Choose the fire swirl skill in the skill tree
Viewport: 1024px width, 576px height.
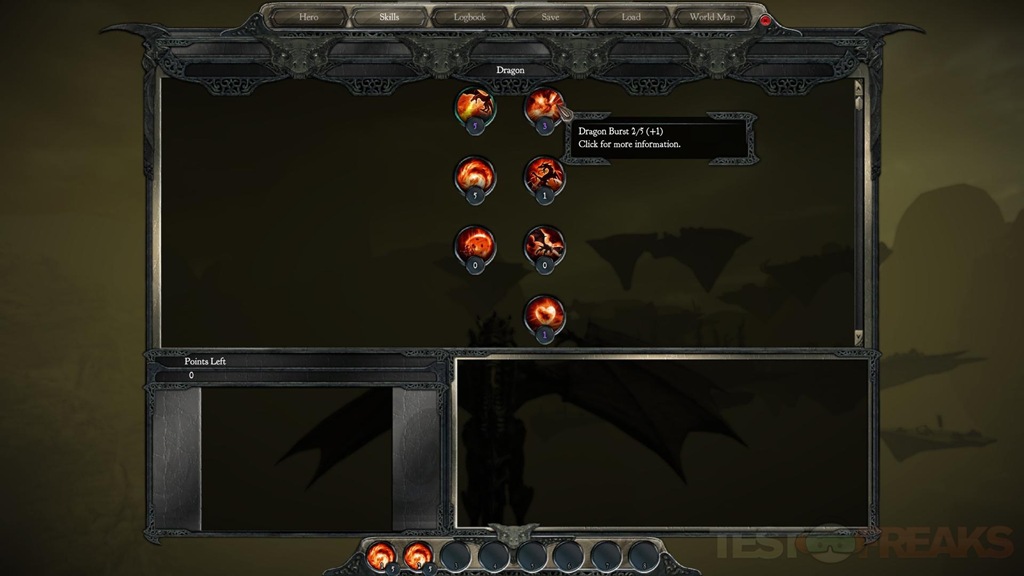[475, 175]
